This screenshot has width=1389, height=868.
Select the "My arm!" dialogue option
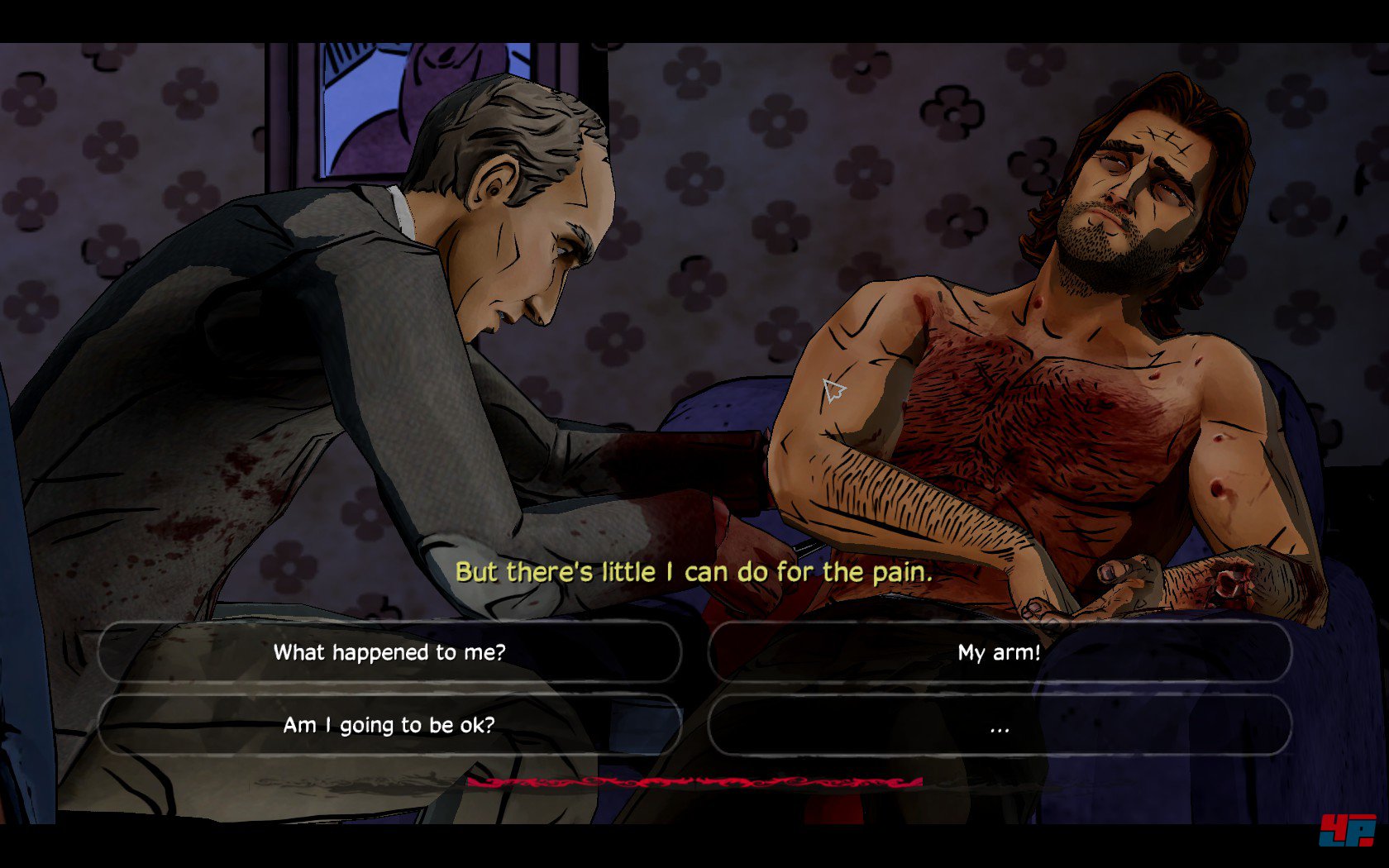(x=999, y=652)
